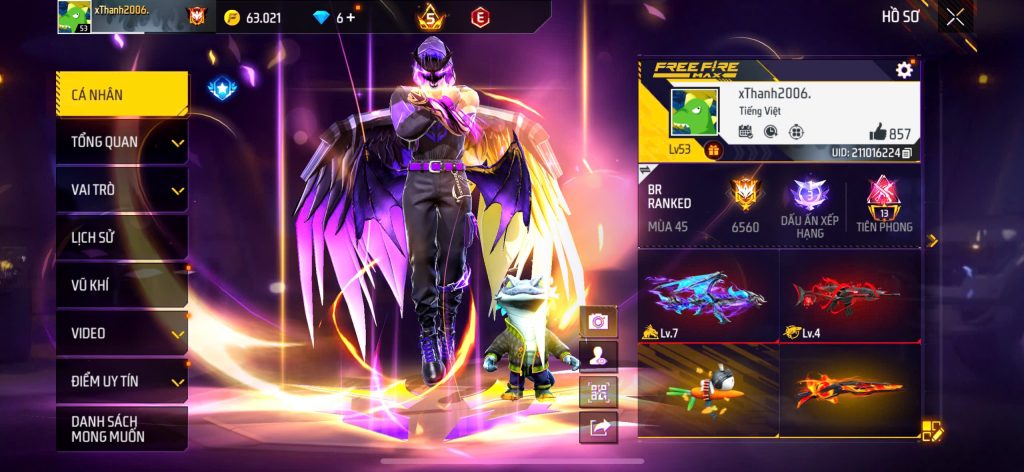Open the Vai Trò section
The height and width of the screenshot is (472, 1024).
[121, 190]
